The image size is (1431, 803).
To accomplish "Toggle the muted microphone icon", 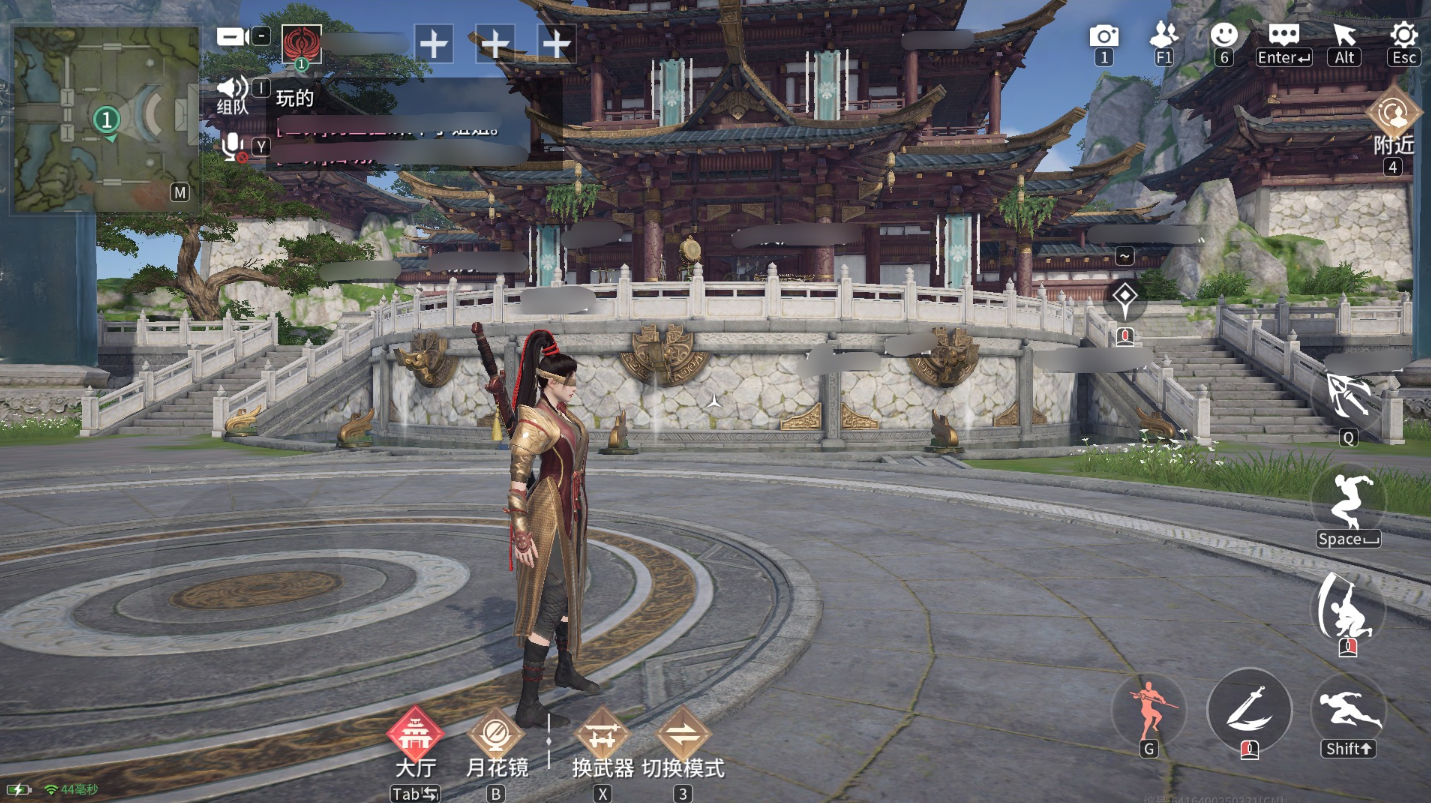I will coord(232,148).
